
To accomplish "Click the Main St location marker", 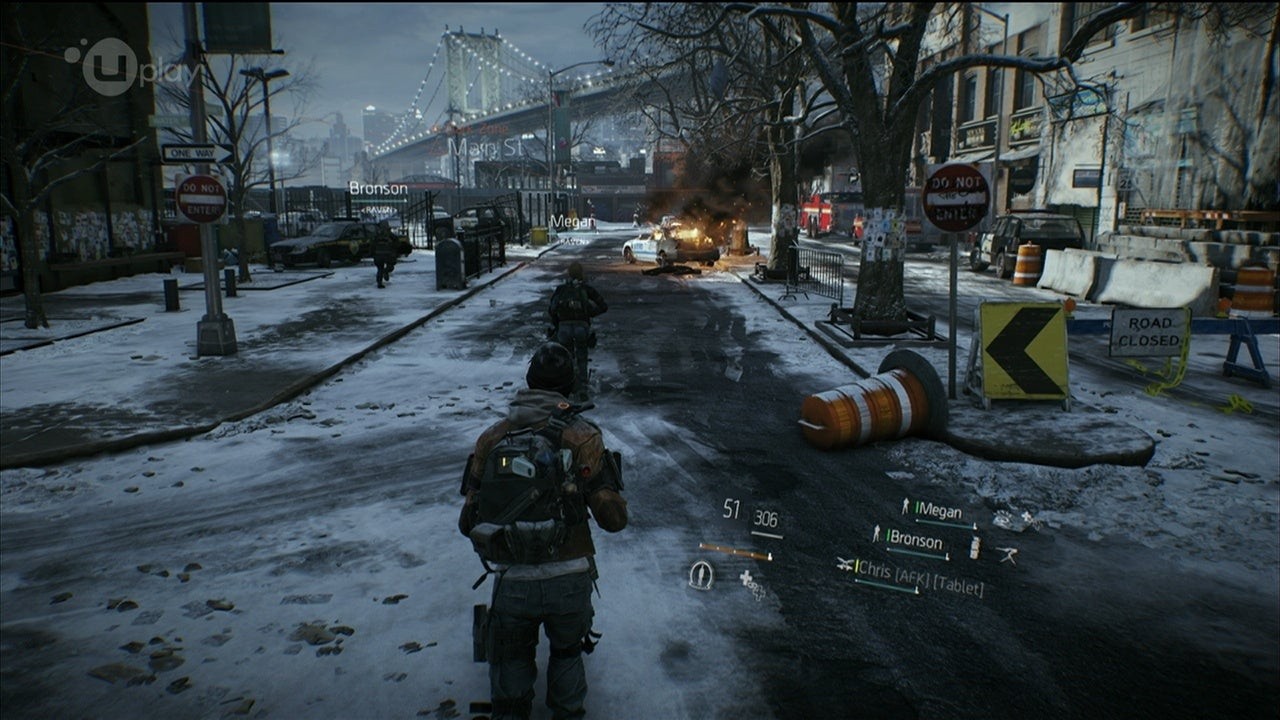I will [486, 147].
